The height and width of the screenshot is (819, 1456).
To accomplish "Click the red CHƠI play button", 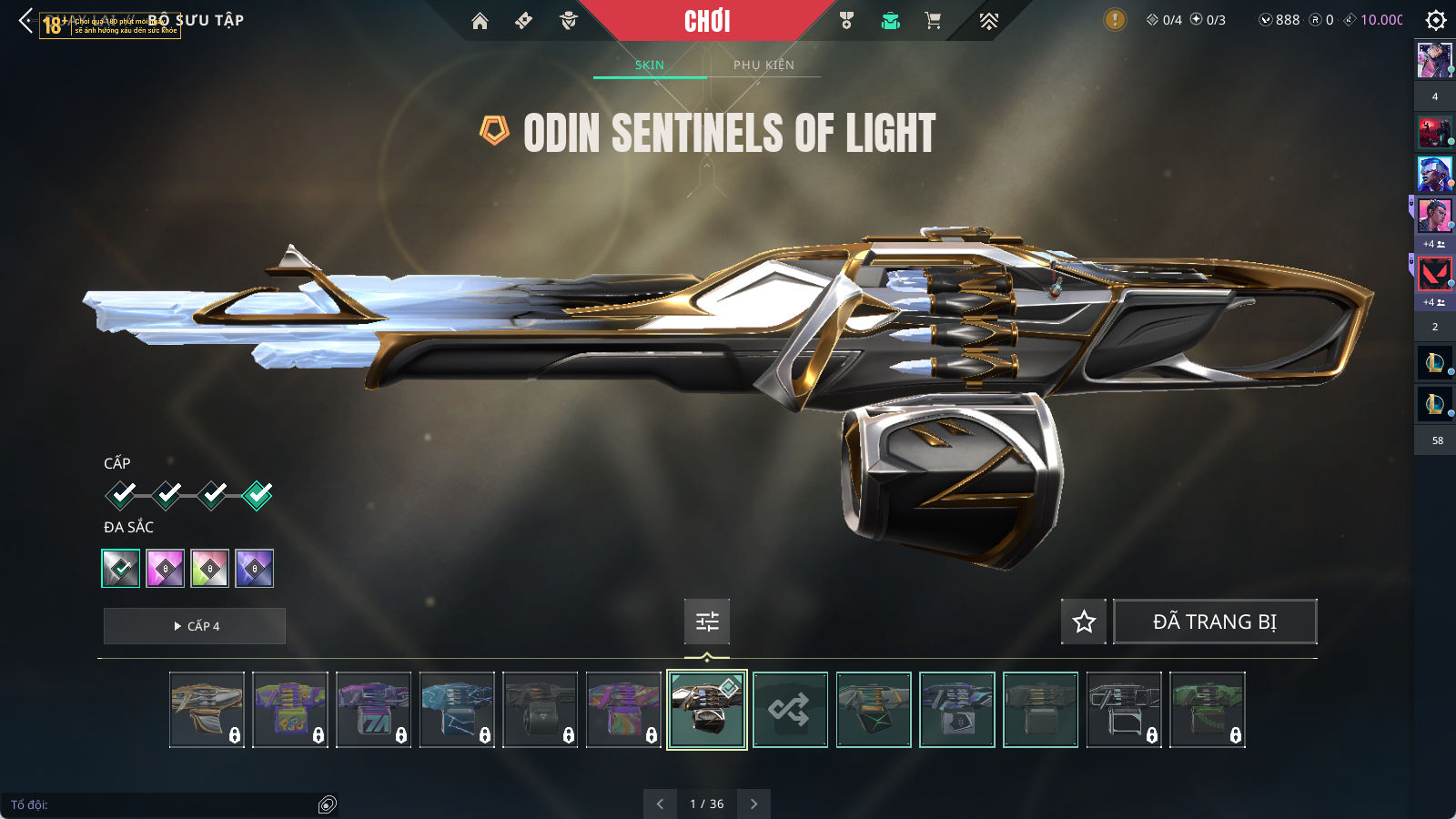I will click(707, 21).
